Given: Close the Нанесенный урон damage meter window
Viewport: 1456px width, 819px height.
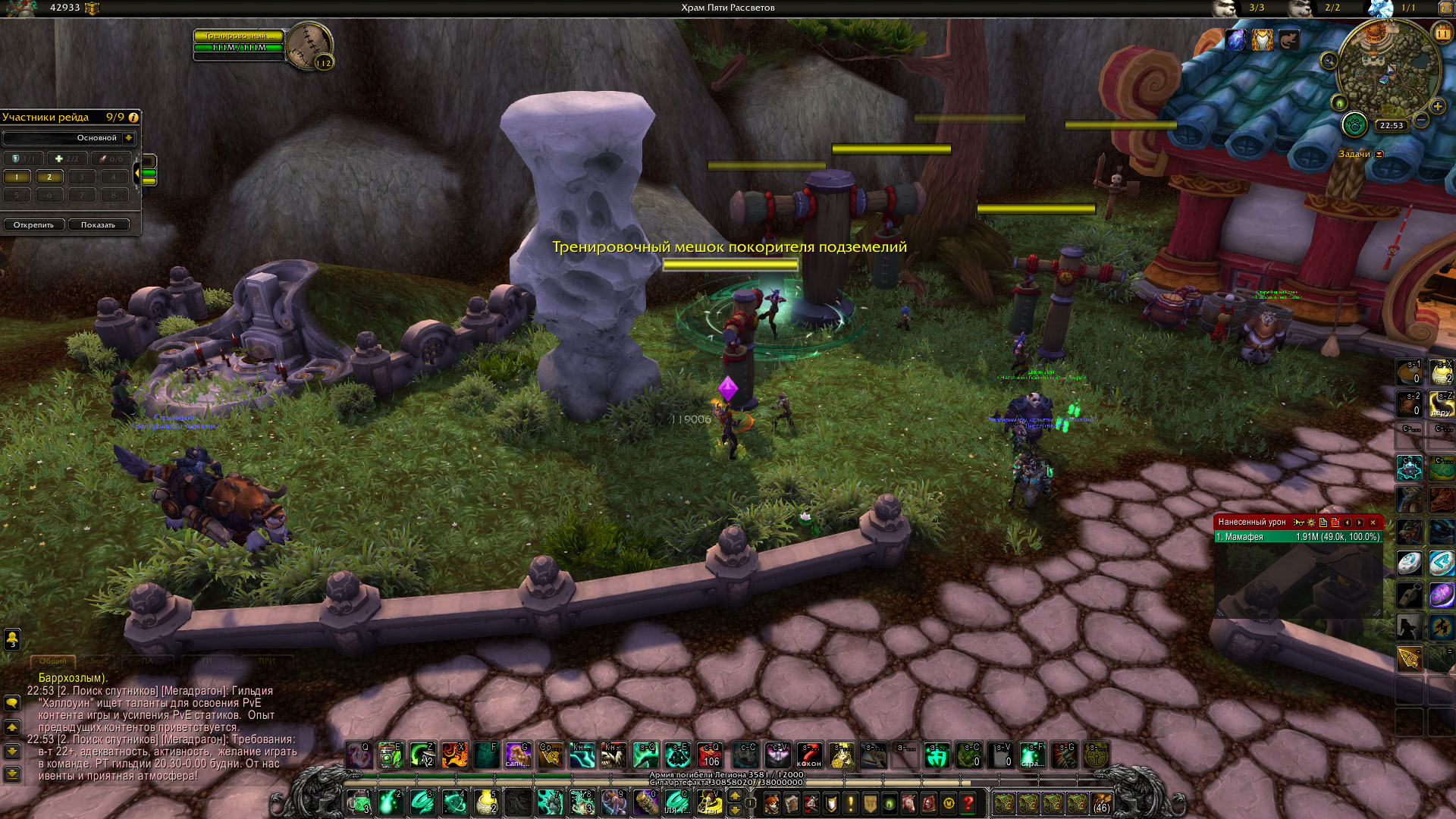Looking at the screenshot, I should pos(1373,522).
